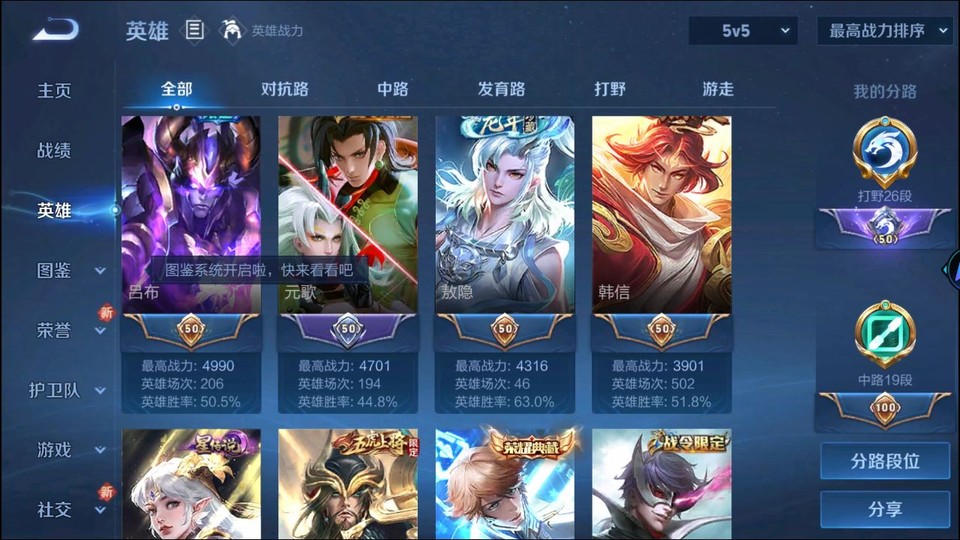Image resolution: width=960 pixels, height=540 pixels.
Task: Click the 分享 share button
Action: (885, 509)
